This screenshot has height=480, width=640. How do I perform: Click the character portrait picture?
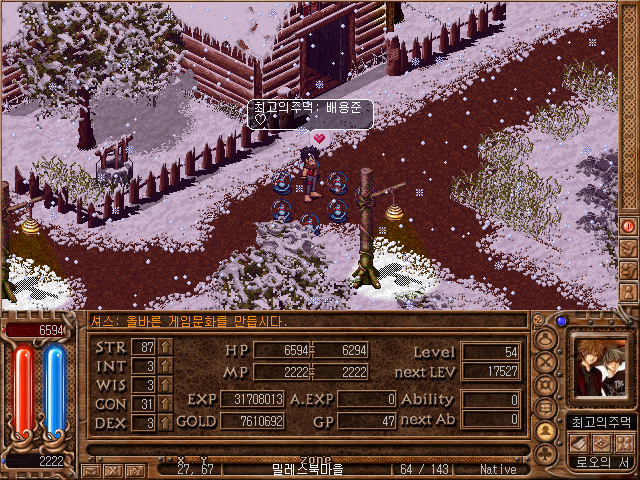[x=600, y=368]
